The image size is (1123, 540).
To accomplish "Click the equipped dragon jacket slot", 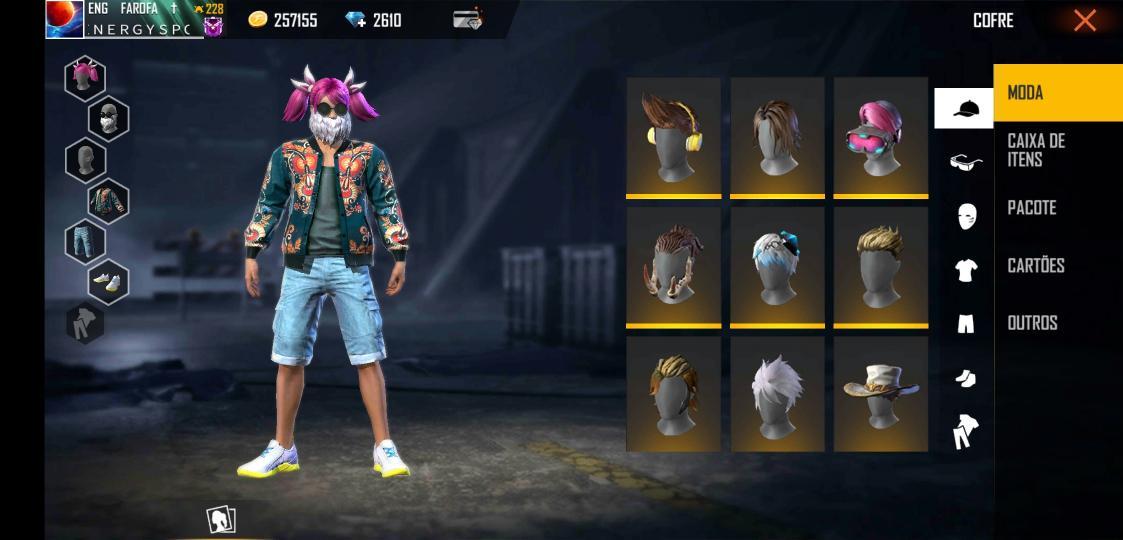I will [108, 201].
